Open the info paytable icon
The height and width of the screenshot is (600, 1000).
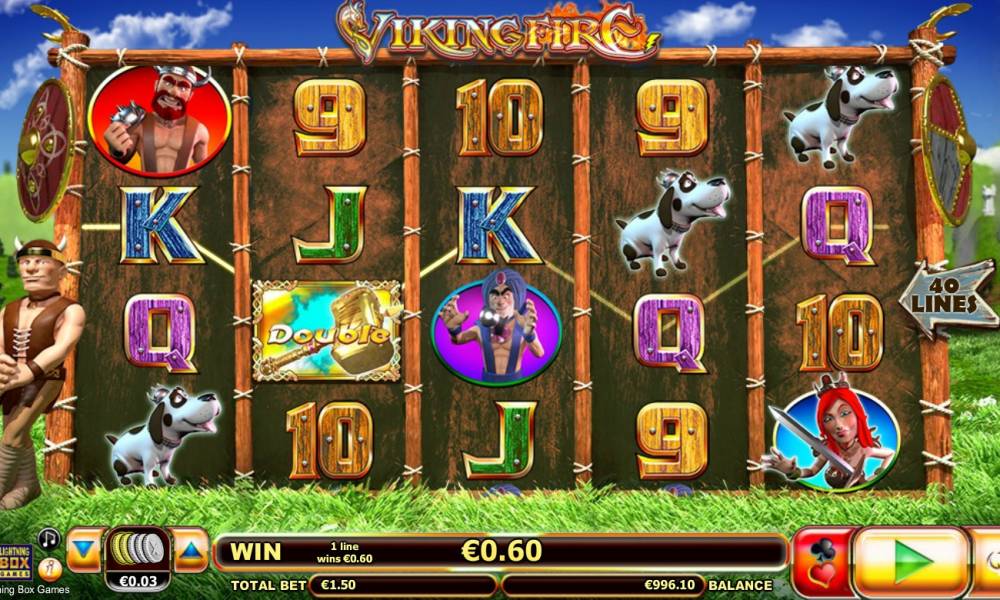click(49, 568)
